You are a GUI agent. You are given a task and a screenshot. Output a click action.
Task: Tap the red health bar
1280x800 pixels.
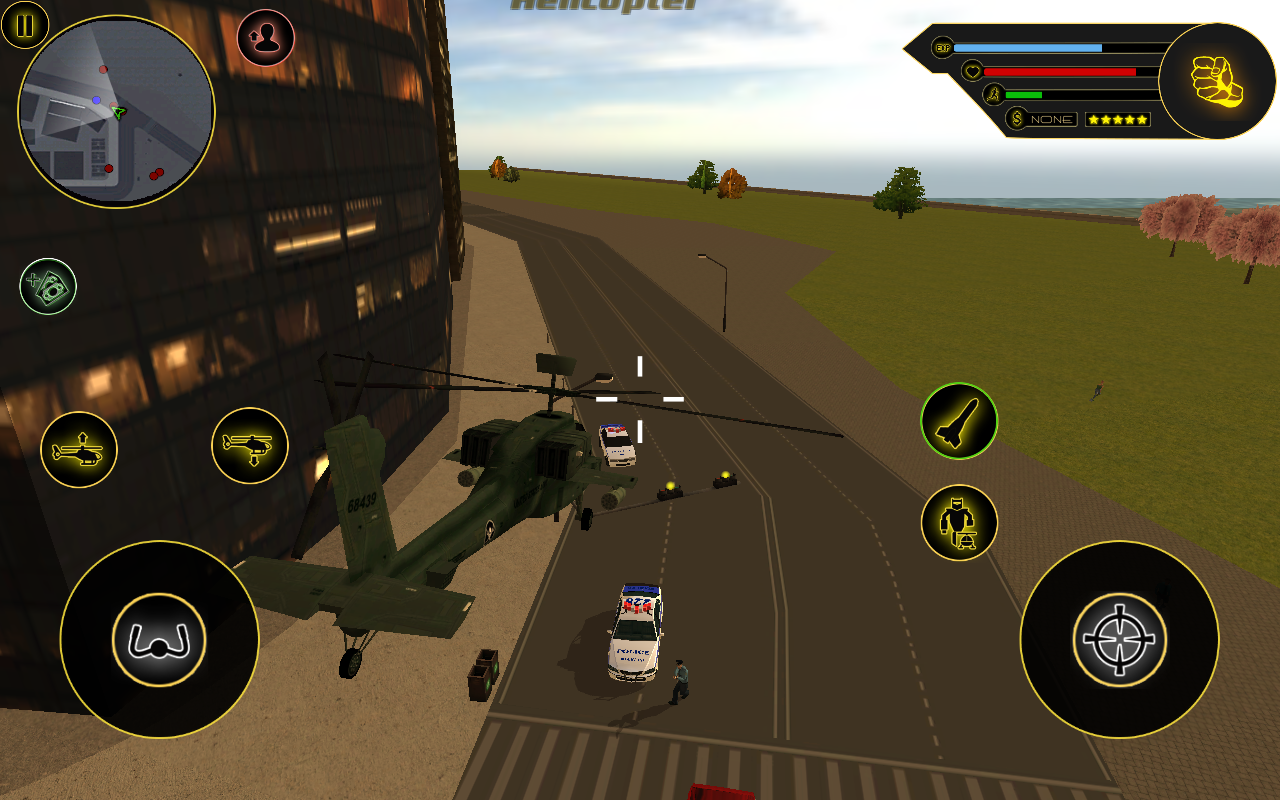[1060, 71]
